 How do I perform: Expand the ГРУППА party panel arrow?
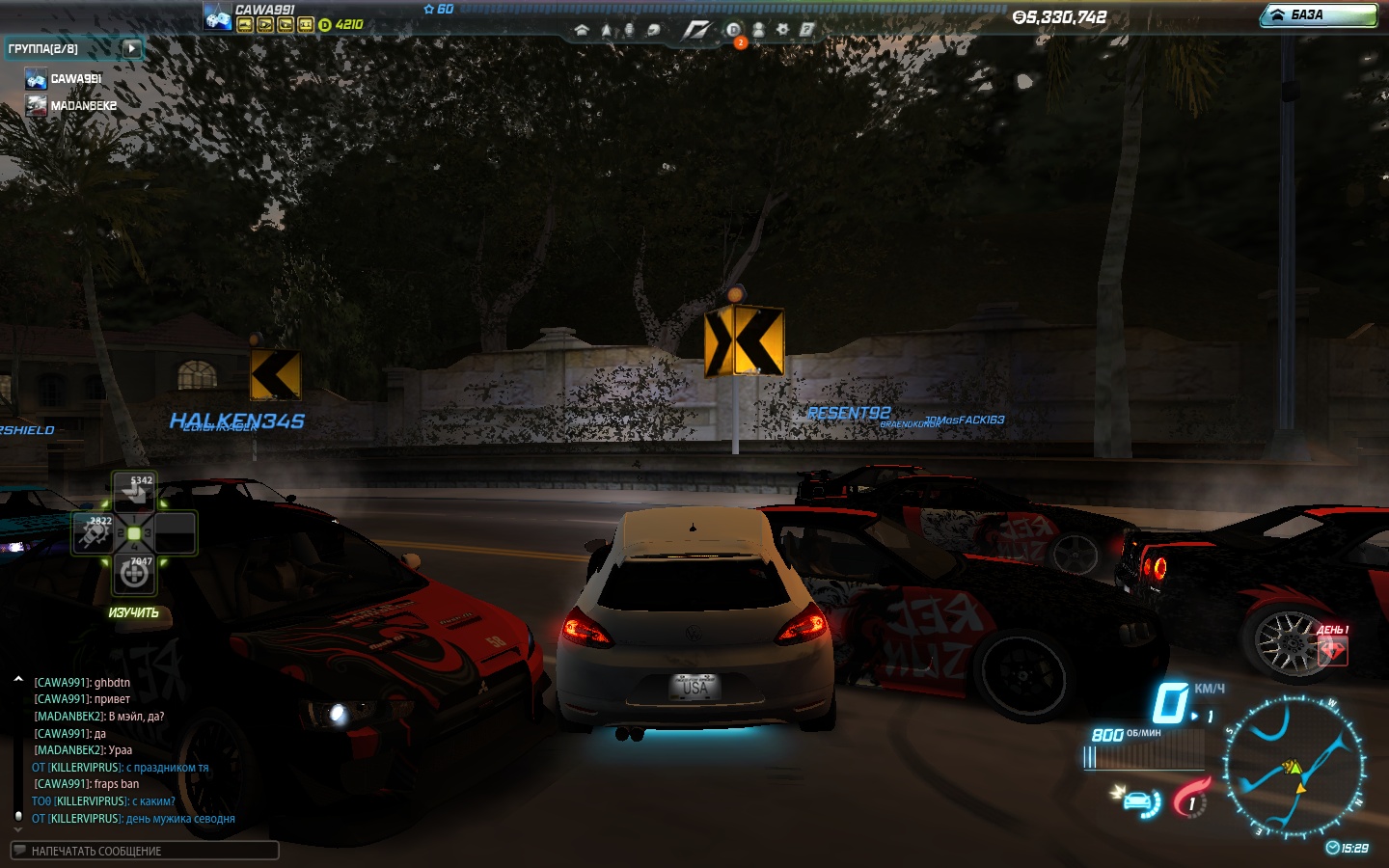pos(132,48)
